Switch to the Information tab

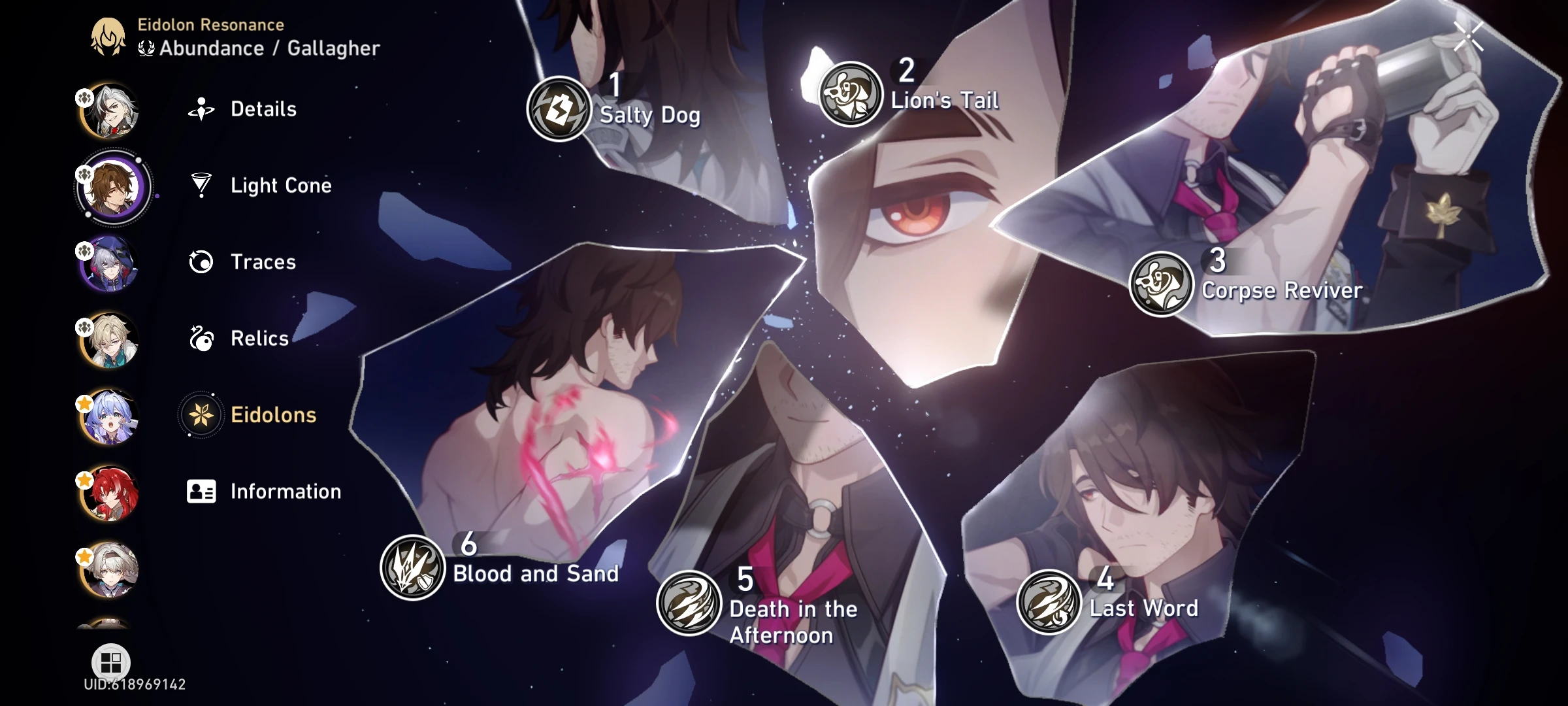point(284,492)
